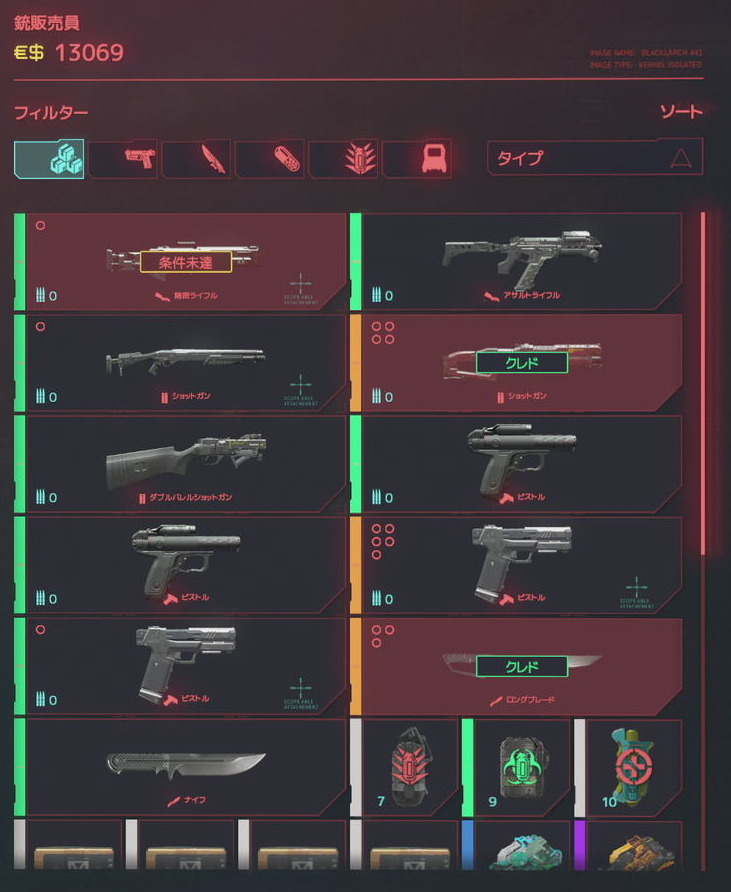The width and height of the screenshot is (731, 892).
Task: Filter by the grenade icon tab
Action: pos(344,159)
